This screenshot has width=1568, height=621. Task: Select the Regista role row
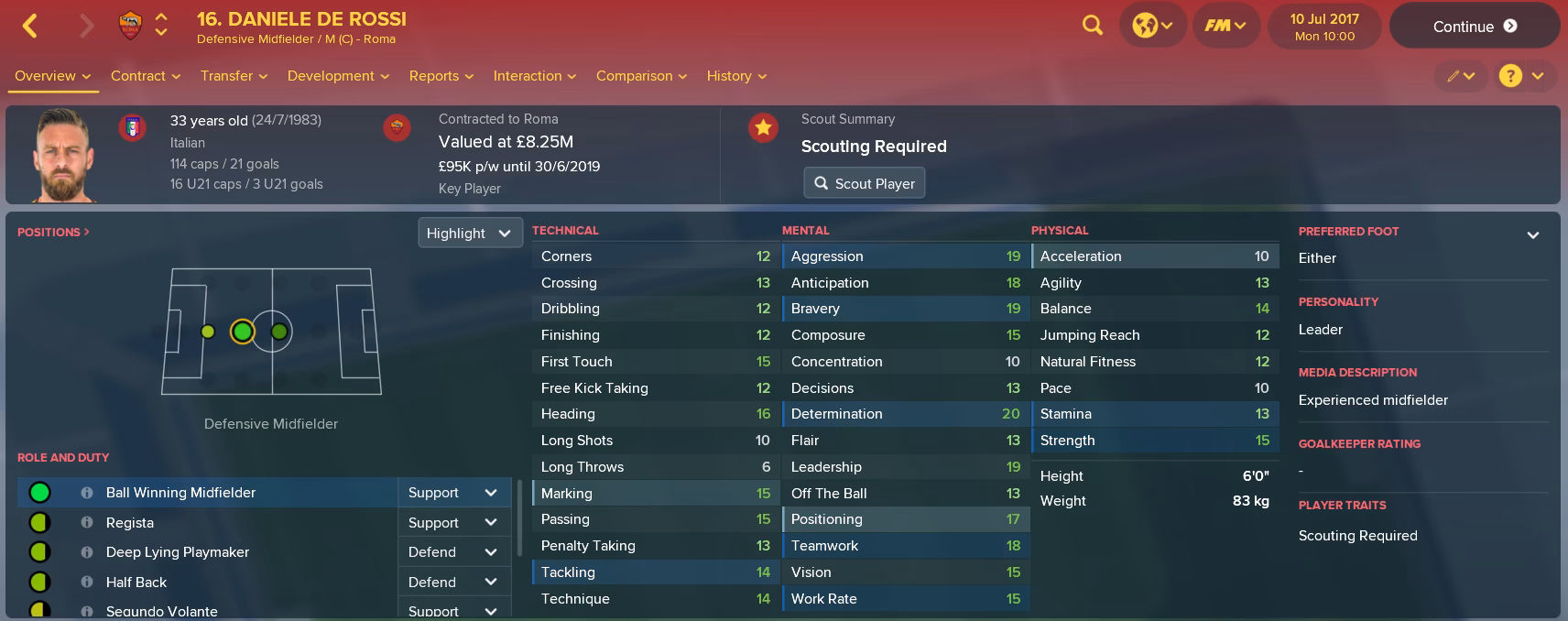pyautogui.click(x=130, y=523)
